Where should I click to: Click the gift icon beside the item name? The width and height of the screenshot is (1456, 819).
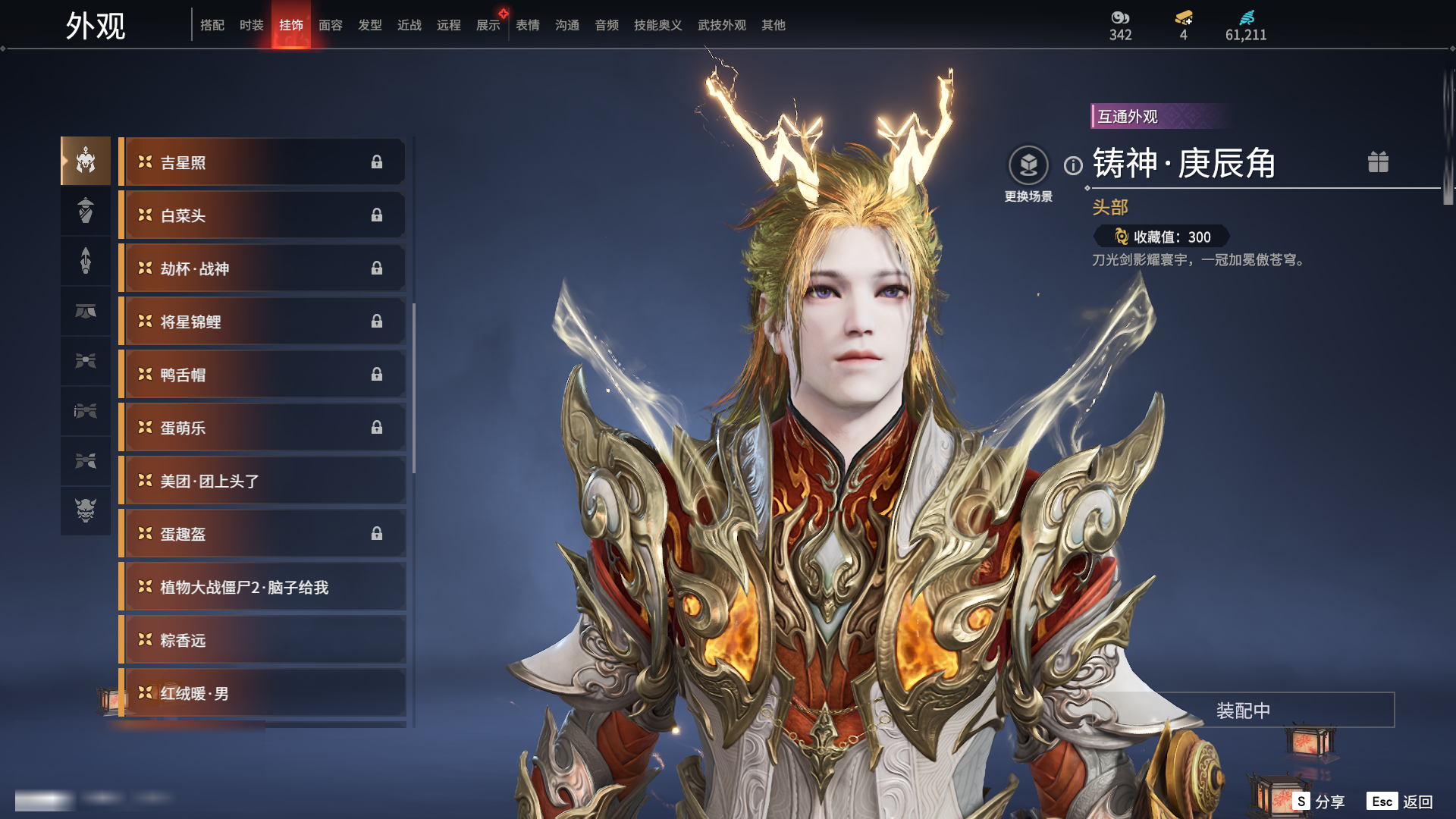(1378, 162)
